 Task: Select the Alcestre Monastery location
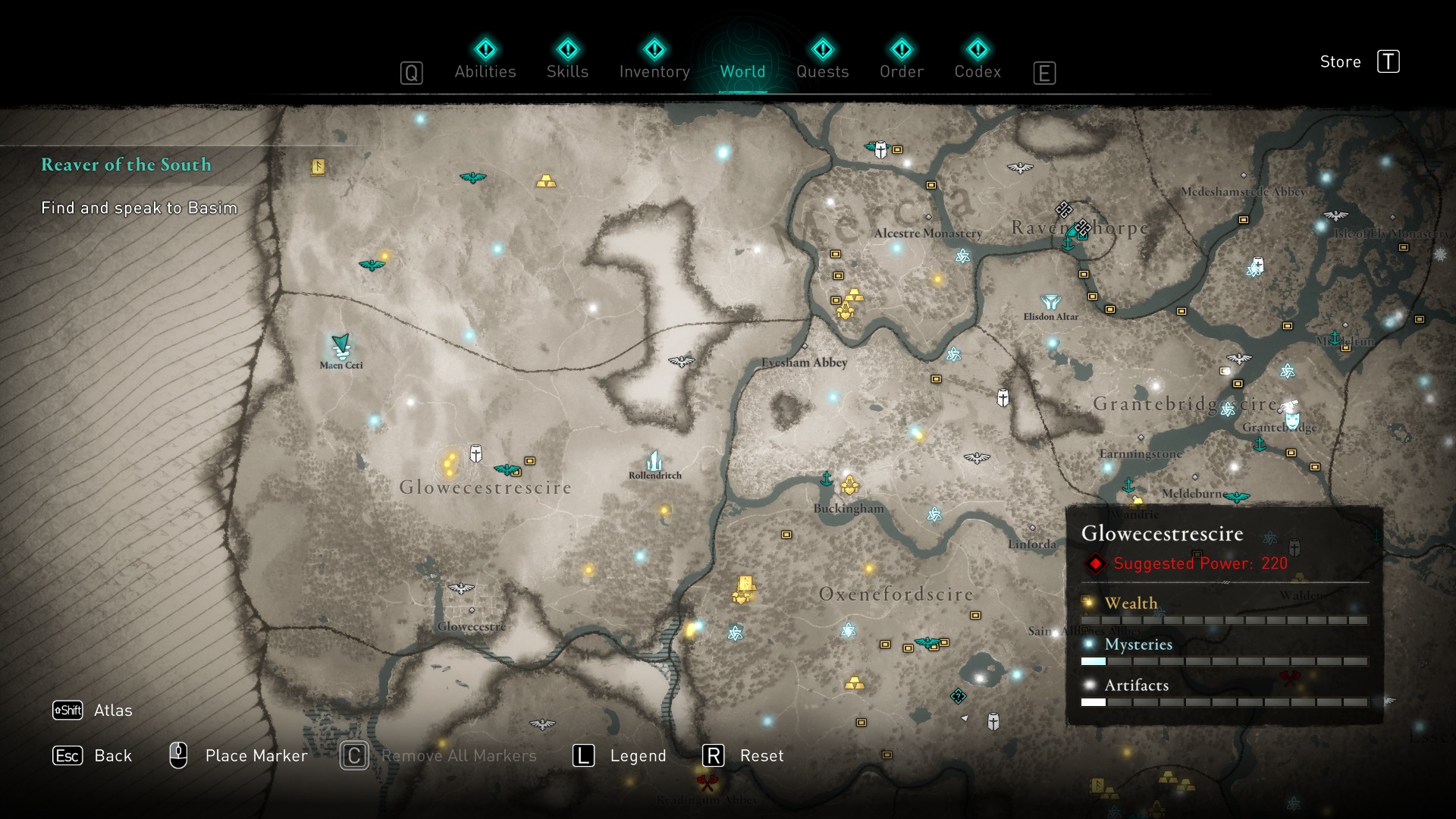[x=928, y=233]
